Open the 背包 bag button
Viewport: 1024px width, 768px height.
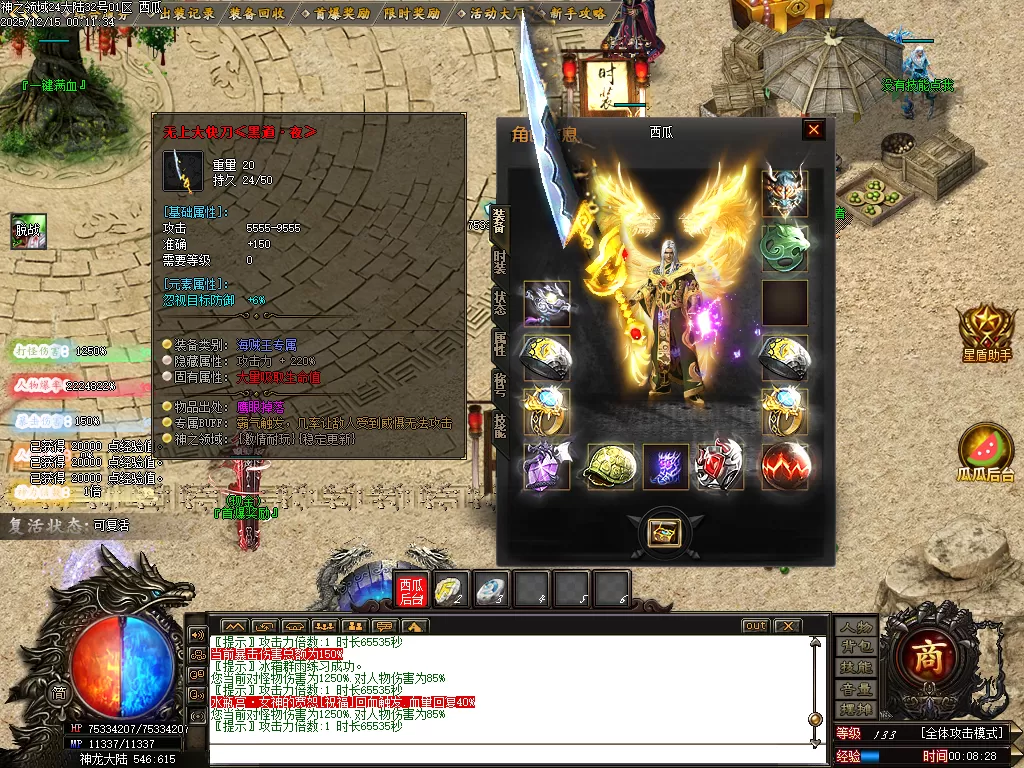856,647
